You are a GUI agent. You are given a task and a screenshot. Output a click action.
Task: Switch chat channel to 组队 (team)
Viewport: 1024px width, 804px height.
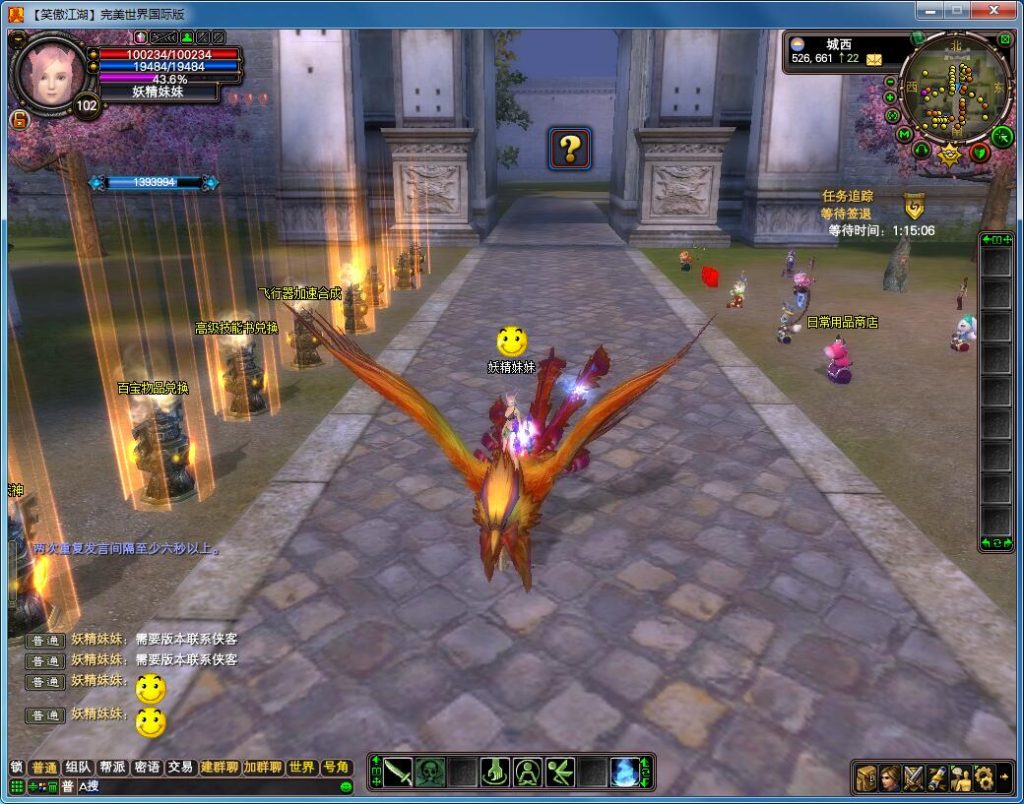pos(78,767)
